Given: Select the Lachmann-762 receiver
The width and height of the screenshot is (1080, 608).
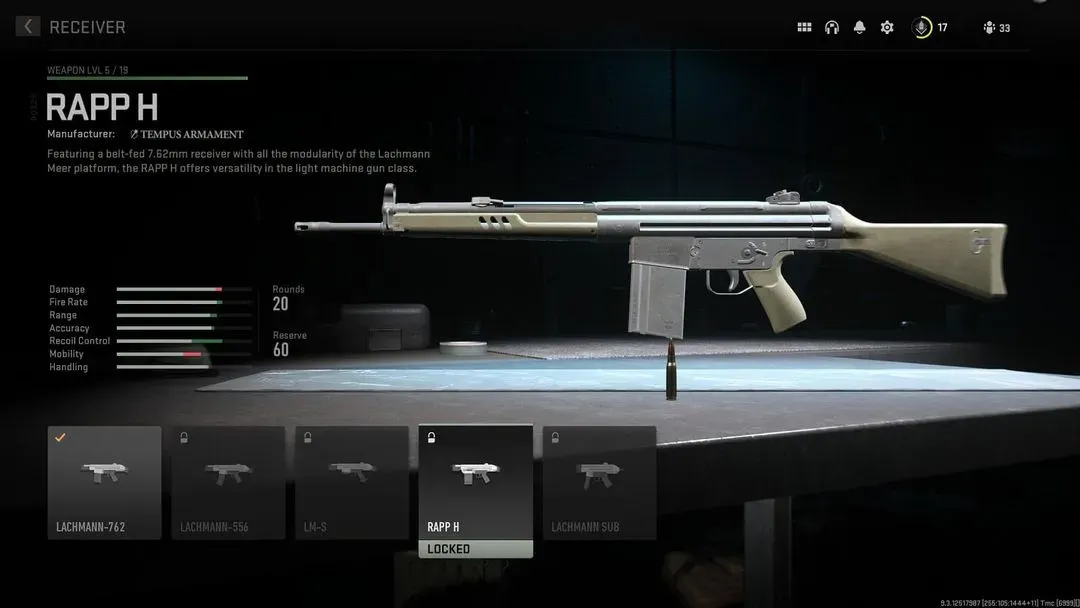Looking at the screenshot, I should coord(104,483).
